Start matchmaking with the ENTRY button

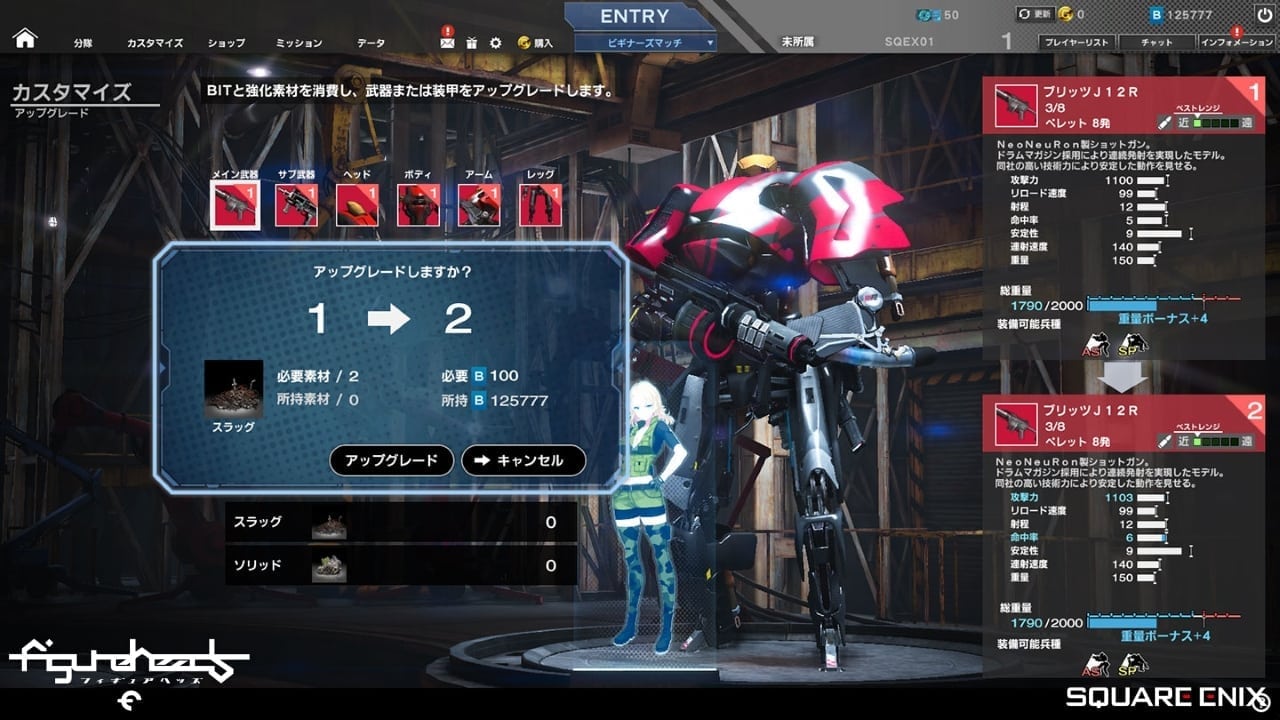pyautogui.click(x=634, y=17)
